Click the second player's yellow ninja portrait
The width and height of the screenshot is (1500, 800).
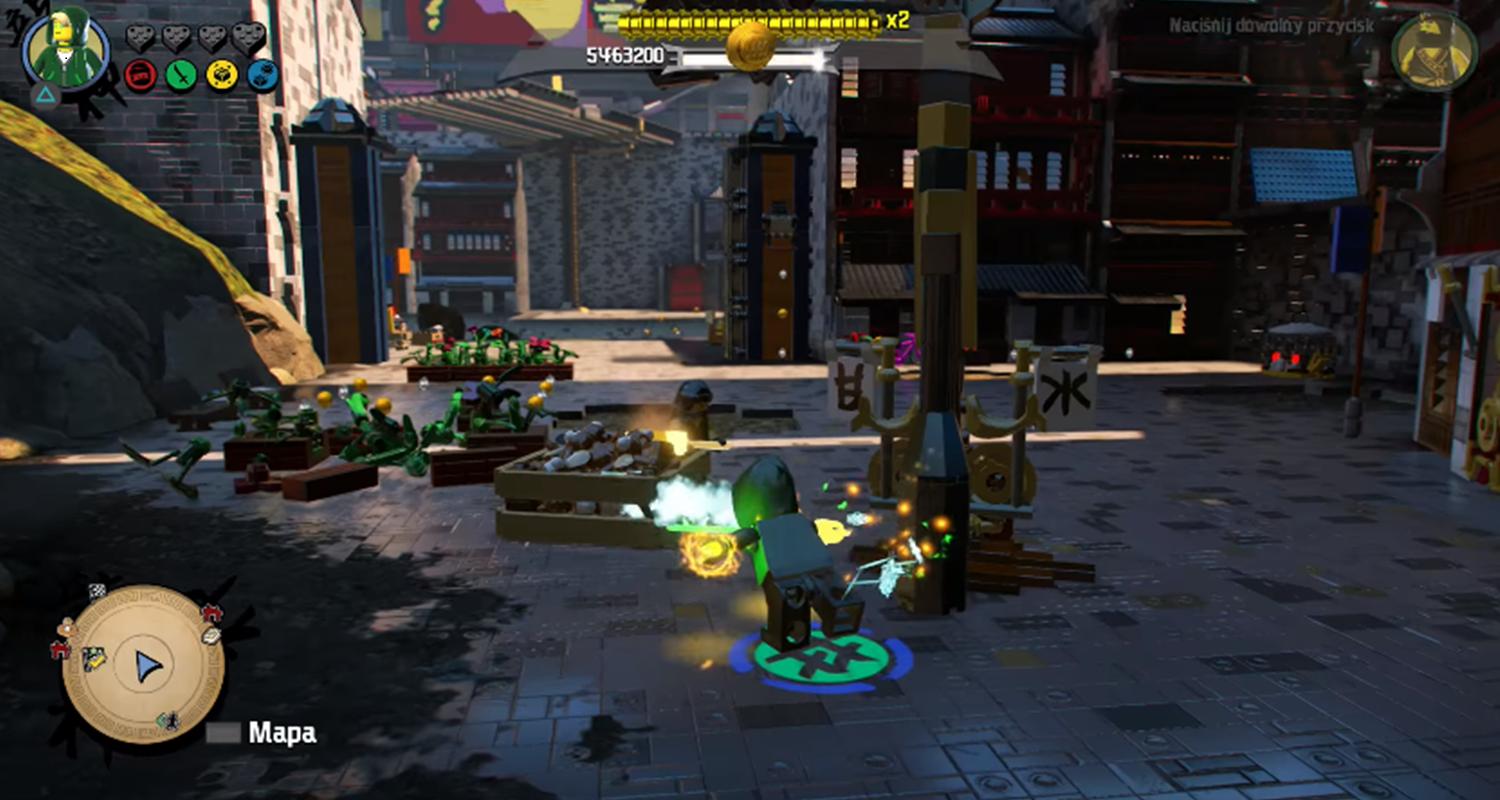(1434, 52)
